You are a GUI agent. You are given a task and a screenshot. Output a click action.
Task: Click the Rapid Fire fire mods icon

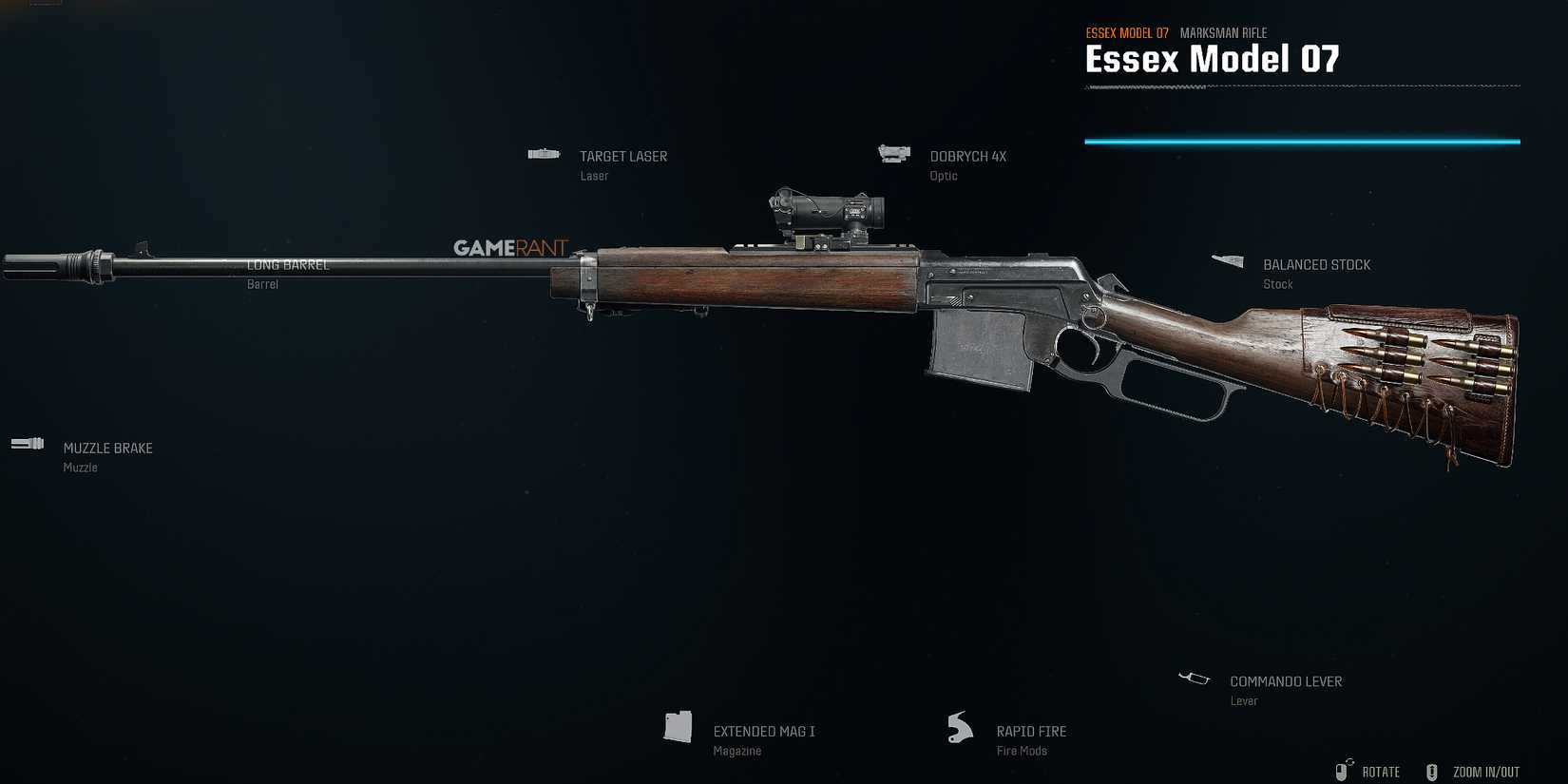click(959, 727)
